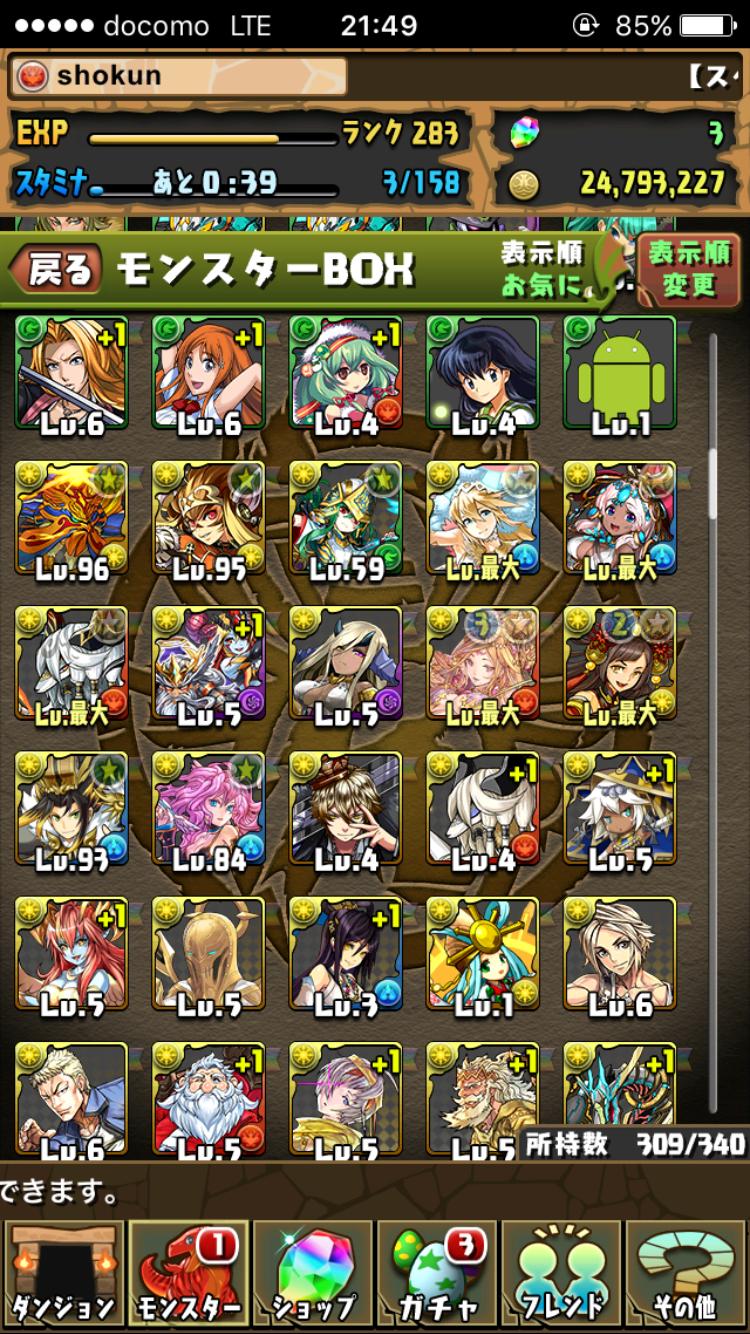This screenshot has height=1334, width=750.
Task: Open the フレンド friends menu
Action: coord(563,1274)
